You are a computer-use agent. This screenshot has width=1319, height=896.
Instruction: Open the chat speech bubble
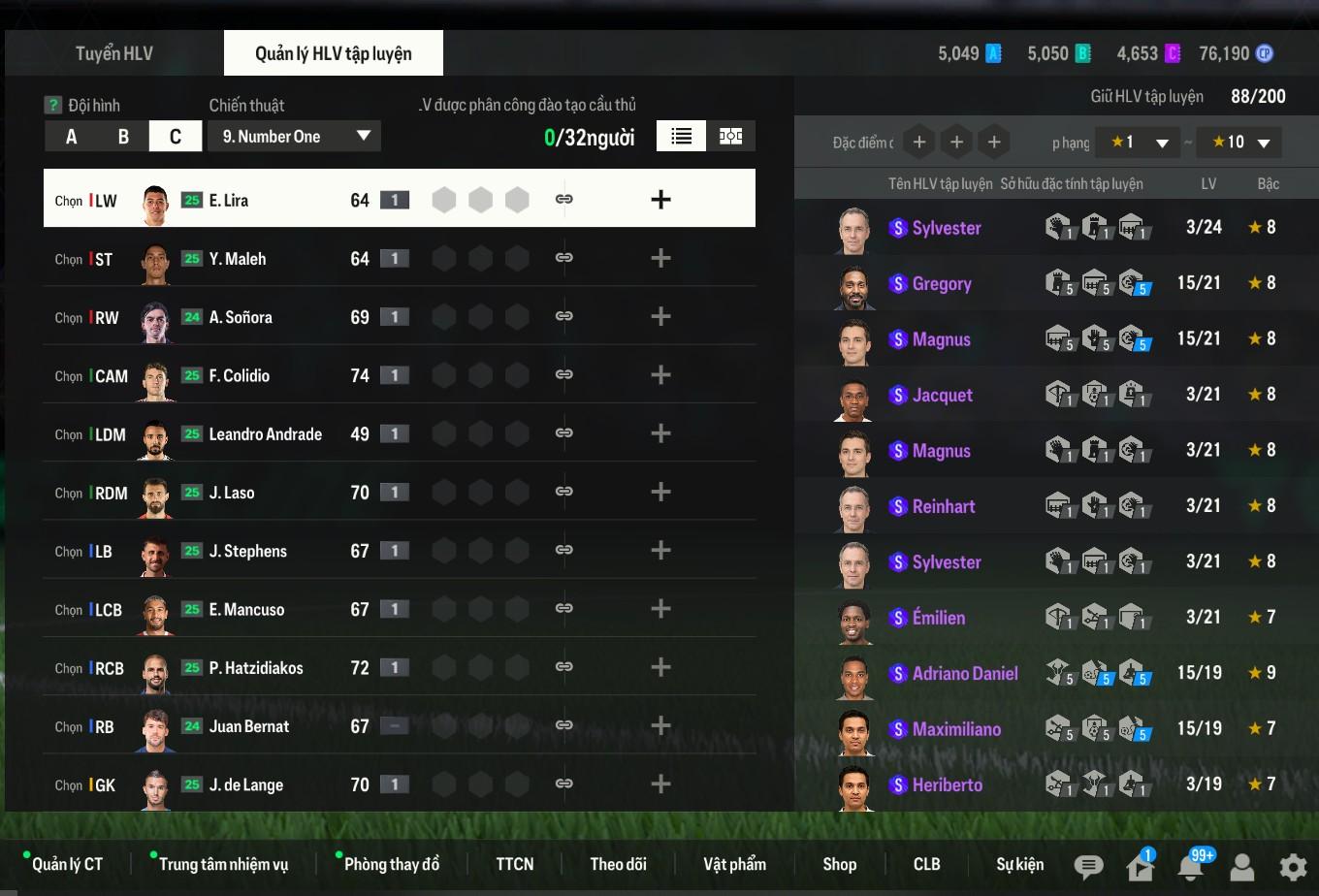(1088, 866)
